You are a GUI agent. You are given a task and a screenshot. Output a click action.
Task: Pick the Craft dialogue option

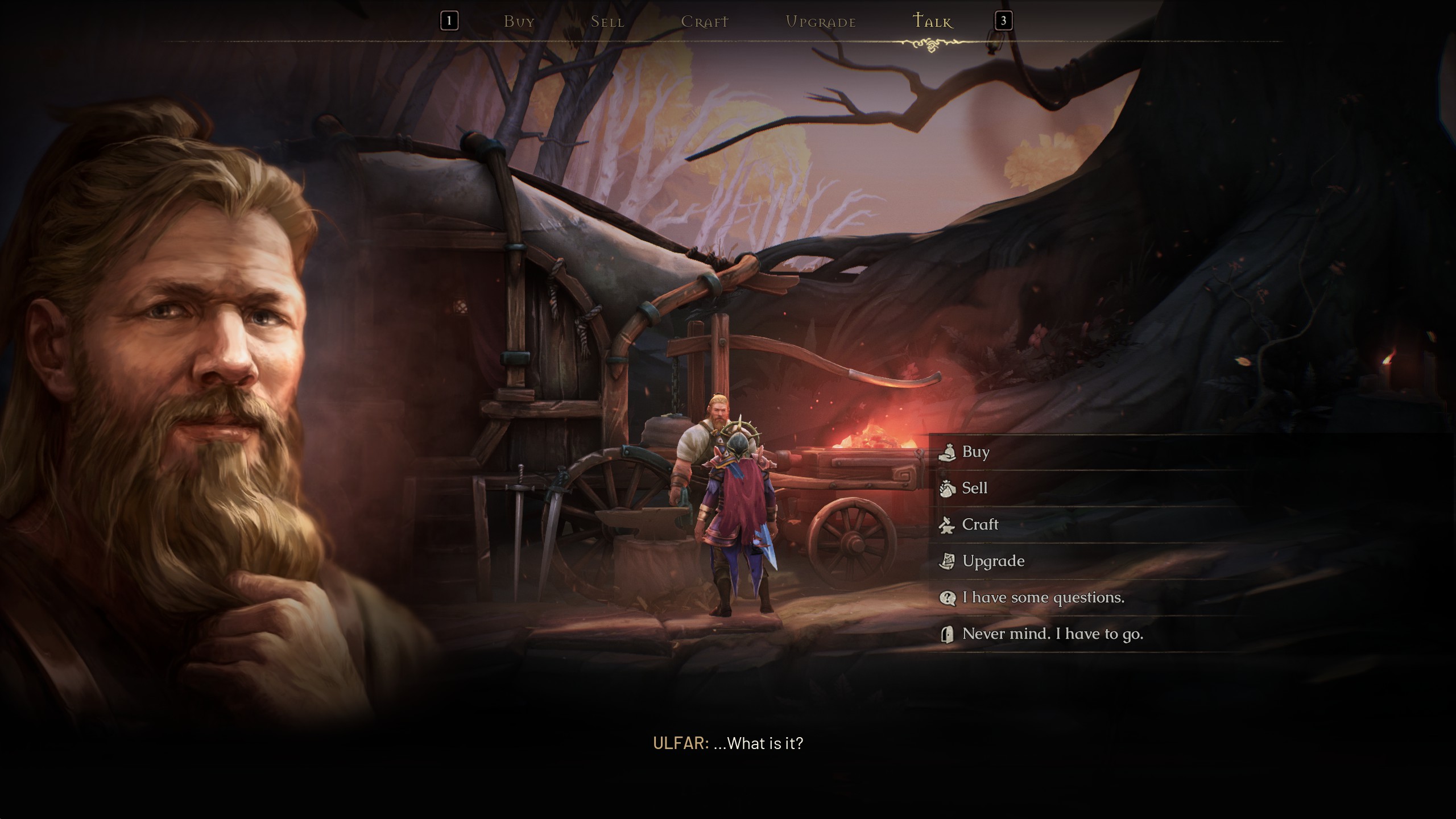pos(979,524)
